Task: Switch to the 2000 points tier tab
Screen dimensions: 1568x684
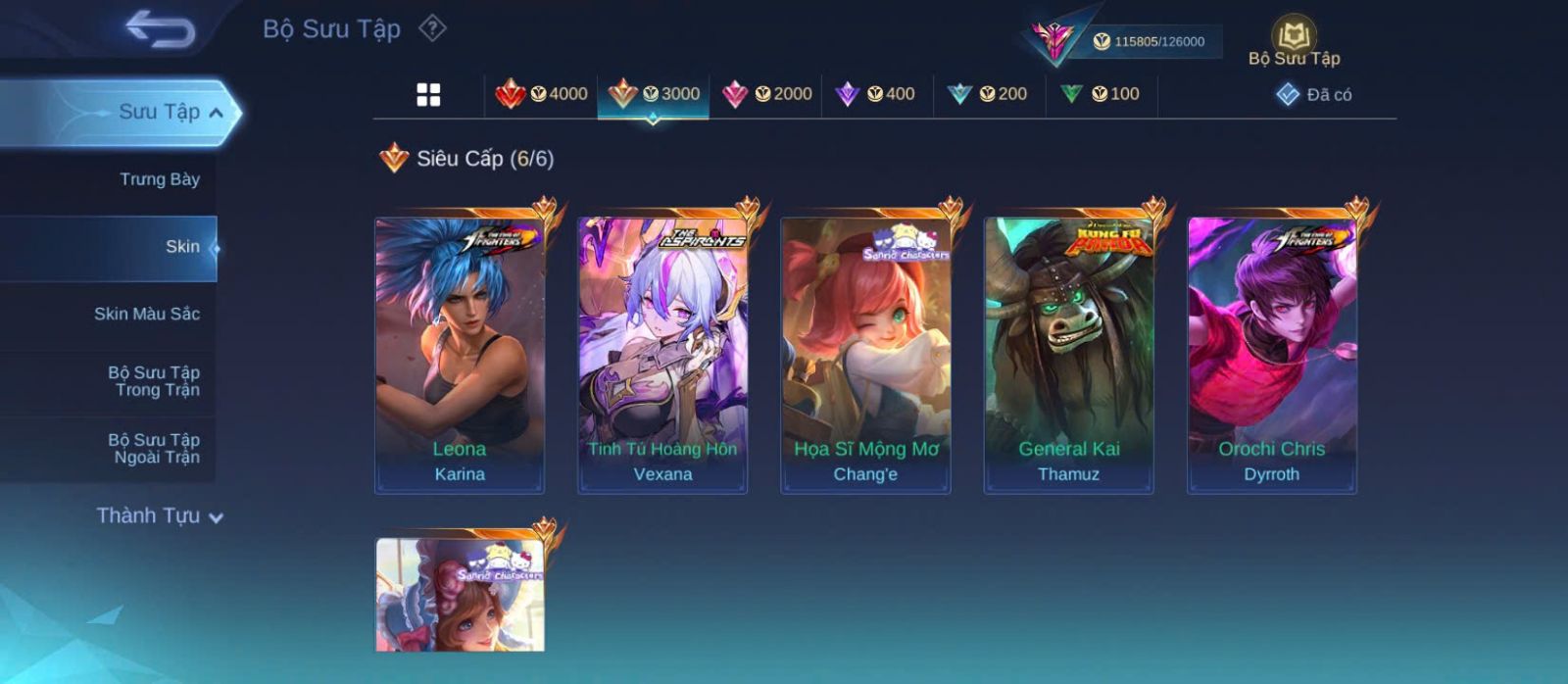Action: tap(766, 94)
